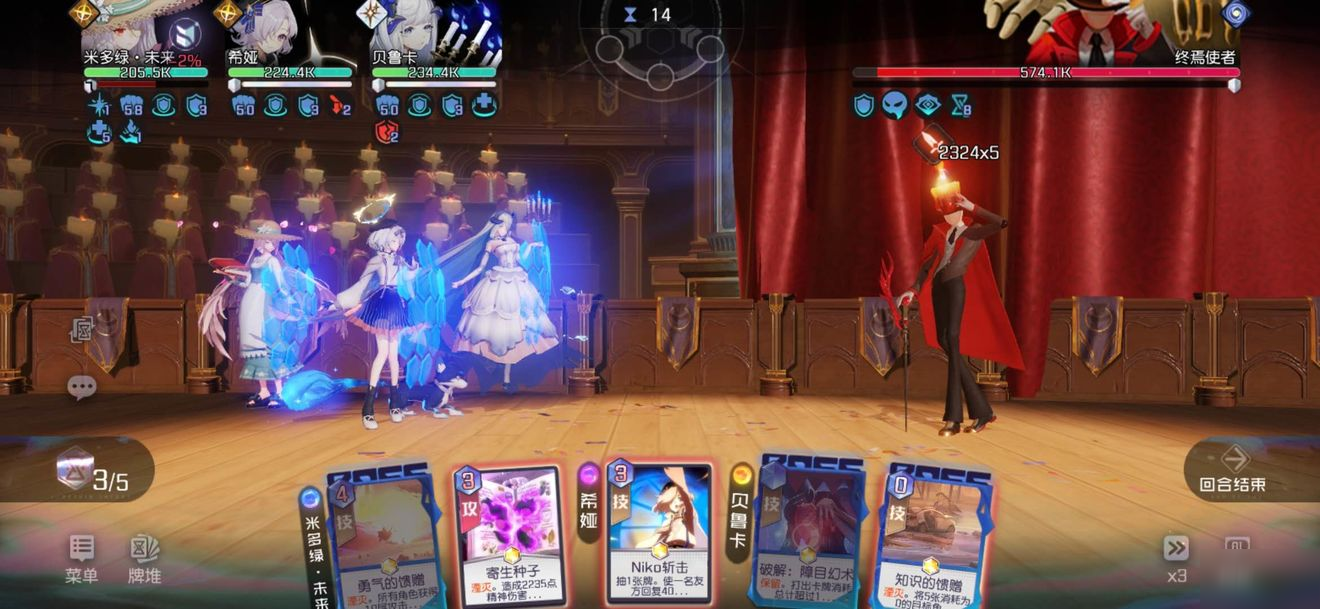
Task: View the 牌堆 card pile
Action: (144, 558)
